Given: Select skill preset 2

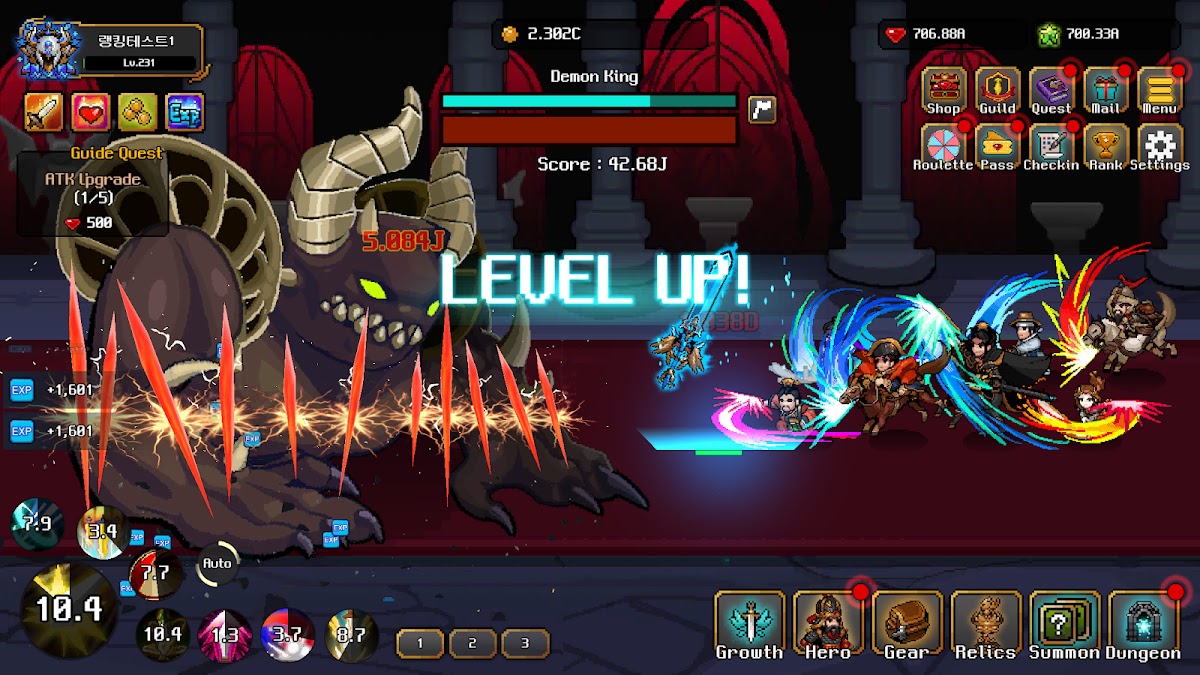Looking at the screenshot, I should [x=472, y=643].
